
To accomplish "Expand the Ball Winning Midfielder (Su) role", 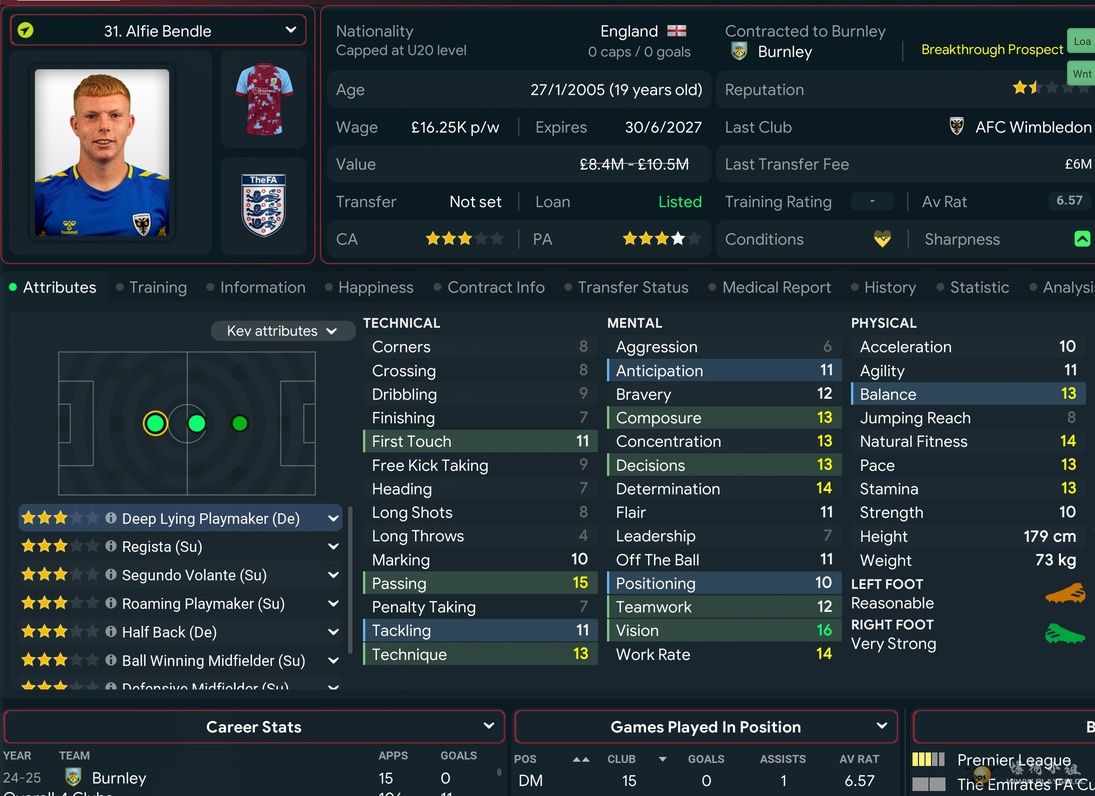I will pos(333,661).
